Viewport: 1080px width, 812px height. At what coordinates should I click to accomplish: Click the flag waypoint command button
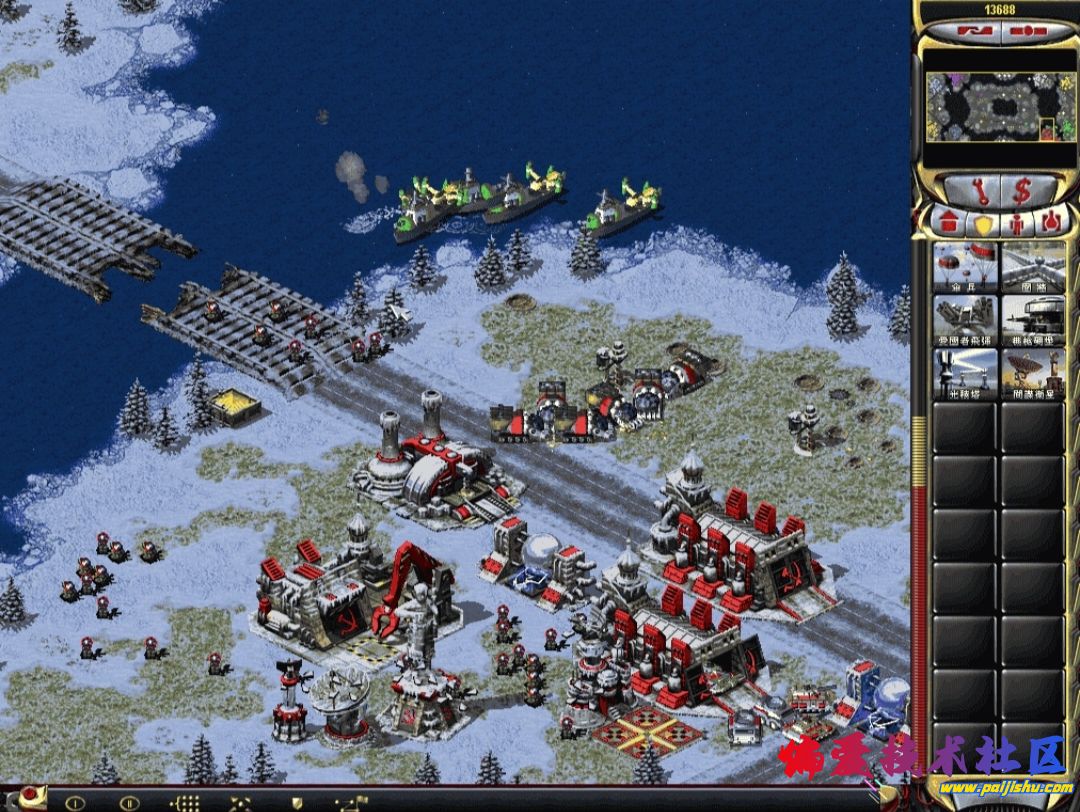pyautogui.click(x=352, y=802)
